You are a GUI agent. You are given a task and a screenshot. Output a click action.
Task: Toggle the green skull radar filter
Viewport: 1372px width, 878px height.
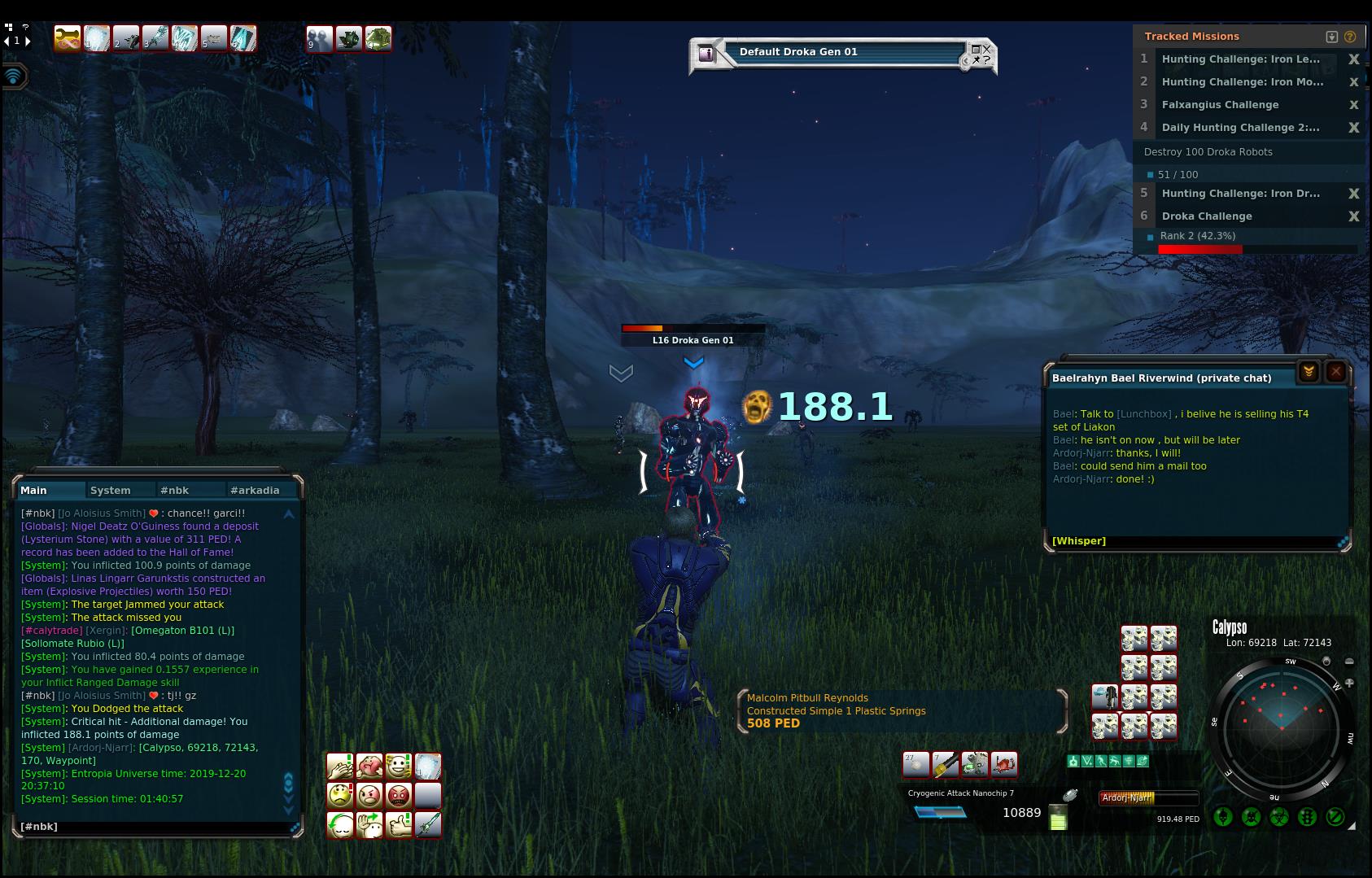pos(1224,816)
